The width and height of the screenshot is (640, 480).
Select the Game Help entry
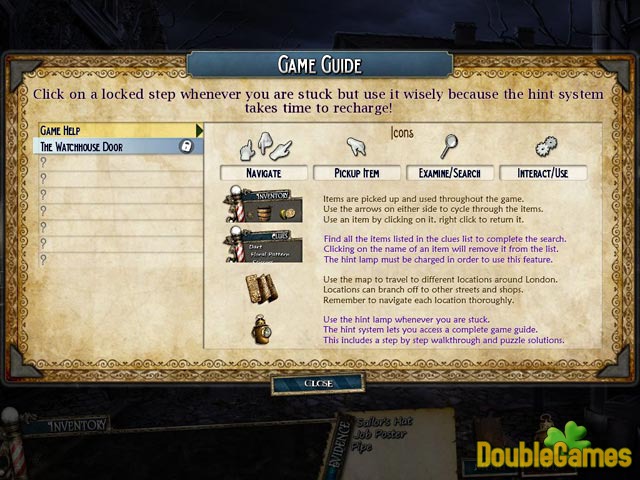coord(118,130)
